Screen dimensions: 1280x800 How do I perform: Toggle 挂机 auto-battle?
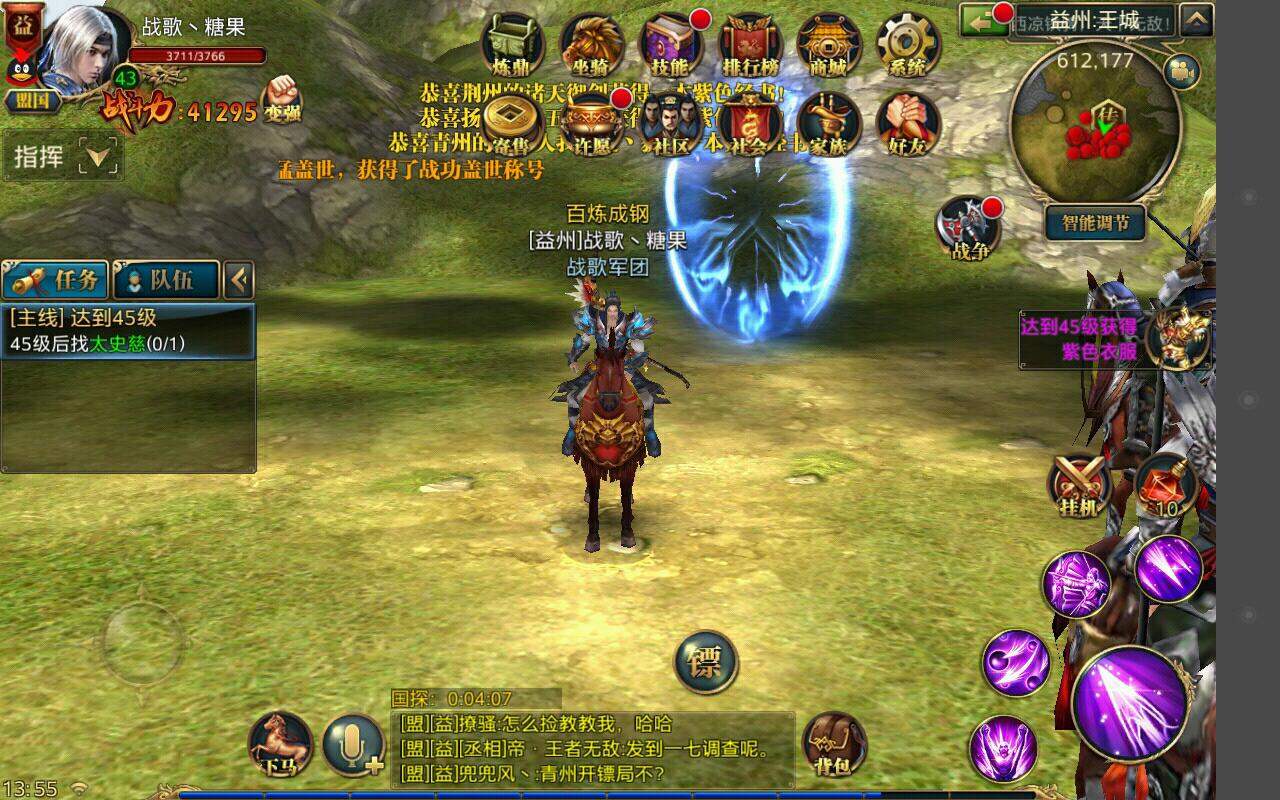pyautogui.click(x=1080, y=485)
